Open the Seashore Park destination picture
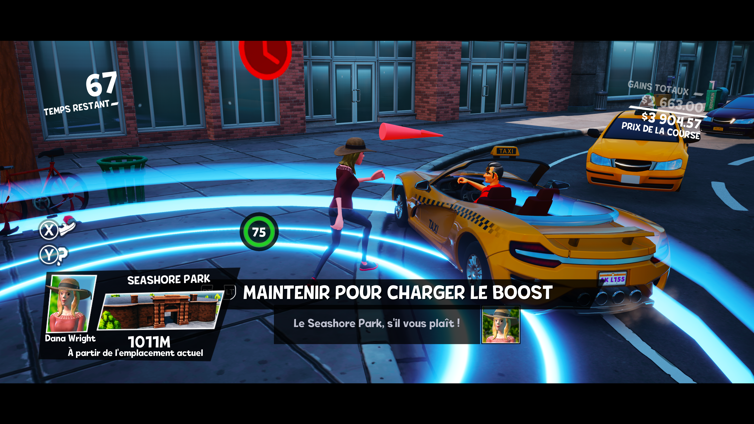The image size is (754, 424). coord(162,311)
